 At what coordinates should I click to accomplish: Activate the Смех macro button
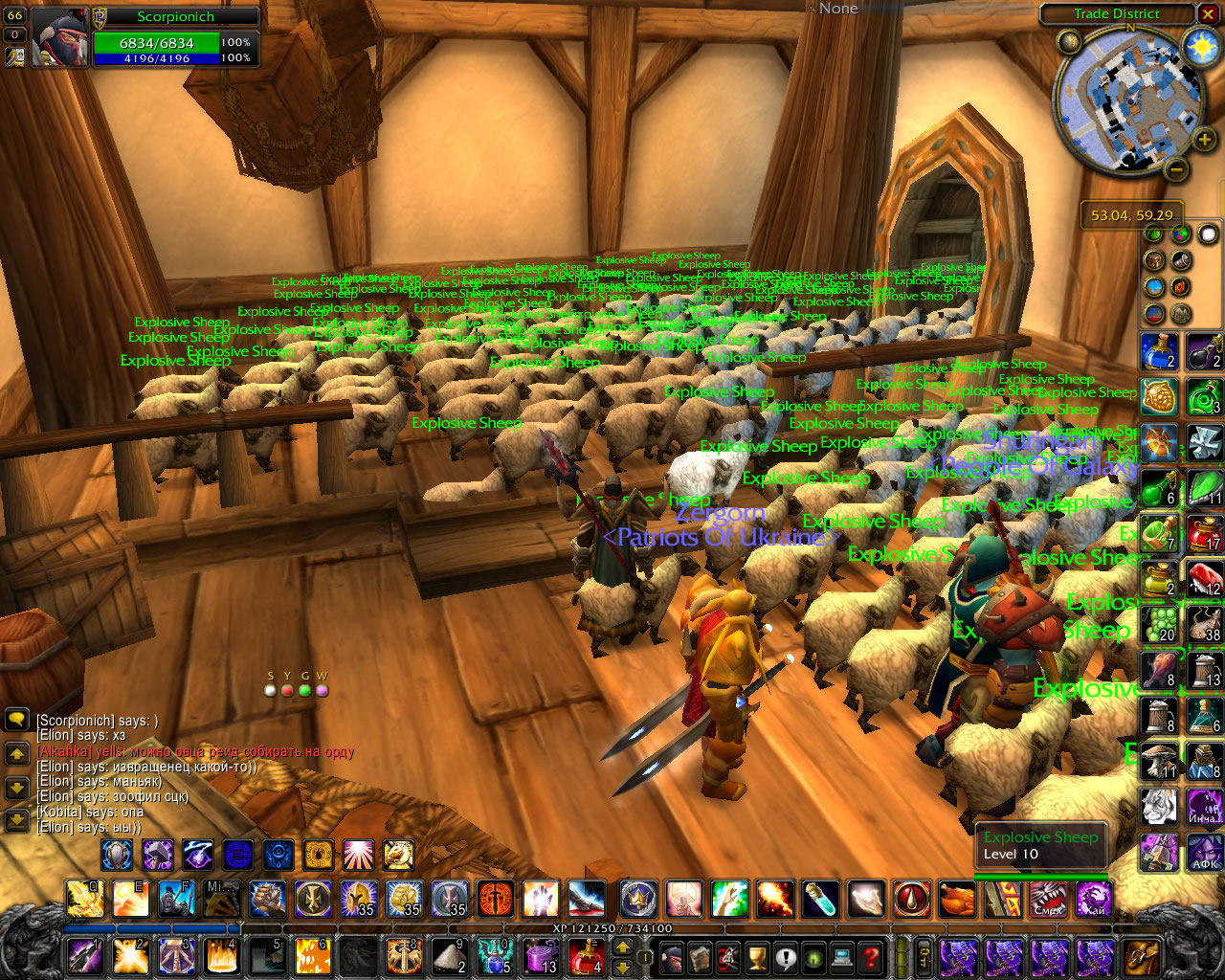tap(1049, 900)
